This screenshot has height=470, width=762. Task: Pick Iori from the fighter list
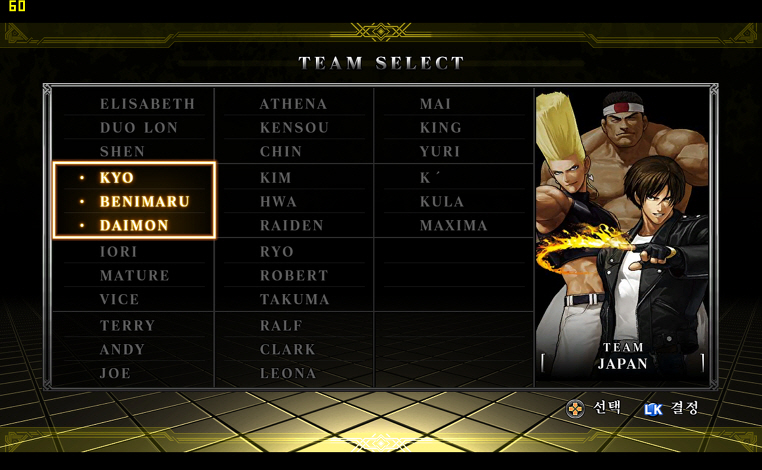(118, 252)
